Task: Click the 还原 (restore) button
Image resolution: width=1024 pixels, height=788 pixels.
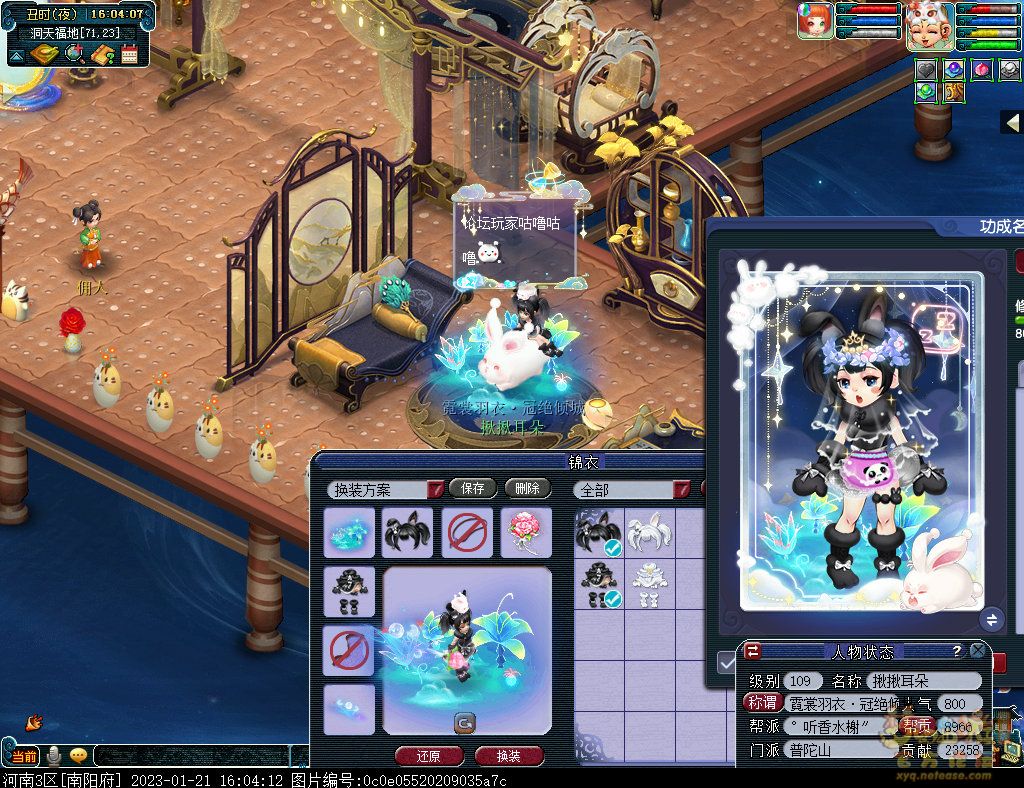Action: tap(429, 756)
